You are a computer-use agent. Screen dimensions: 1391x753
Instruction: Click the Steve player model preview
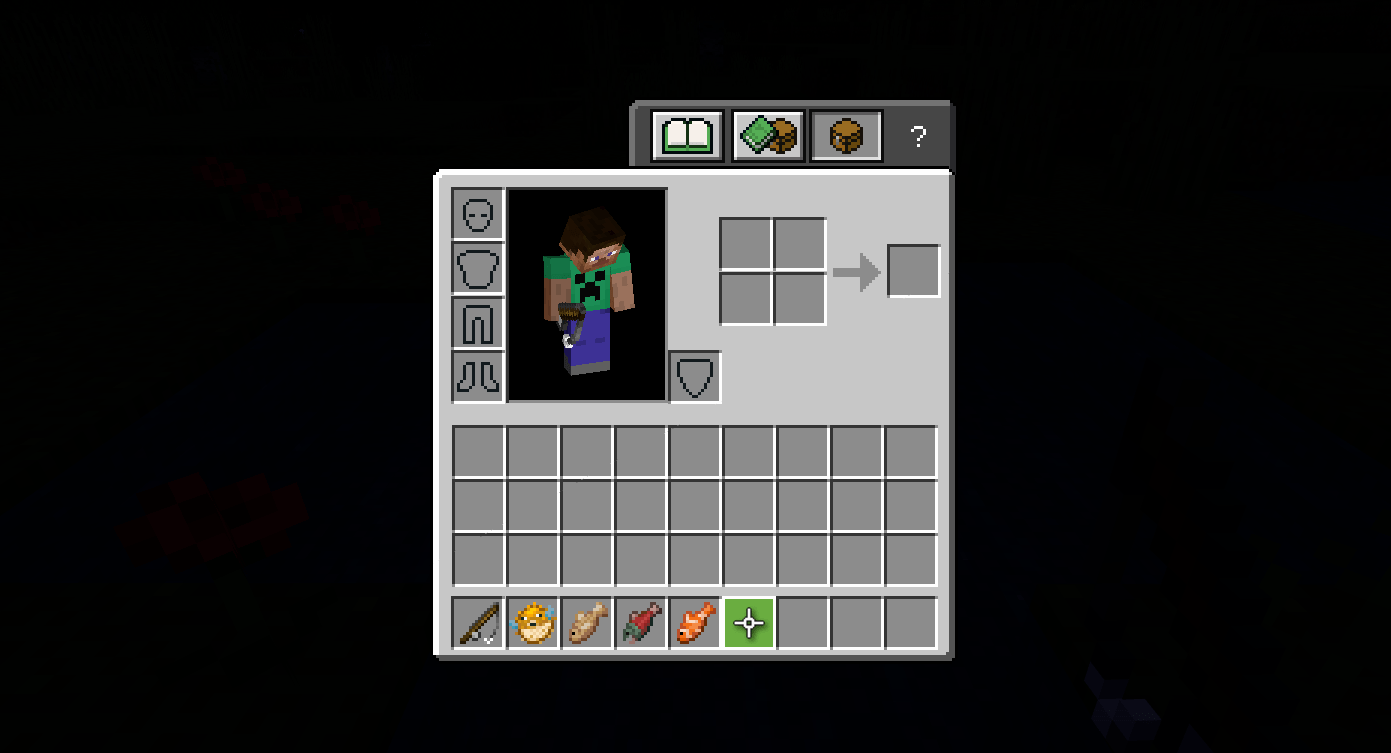coord(587,293)
